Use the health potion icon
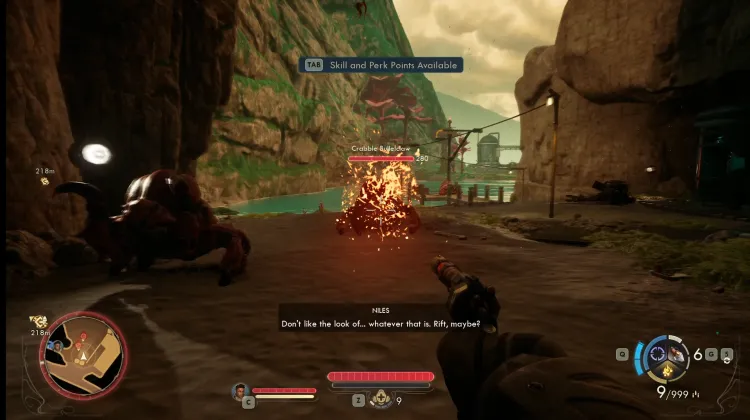The height and width of the screenshot is (420, 750). [381, 399]
